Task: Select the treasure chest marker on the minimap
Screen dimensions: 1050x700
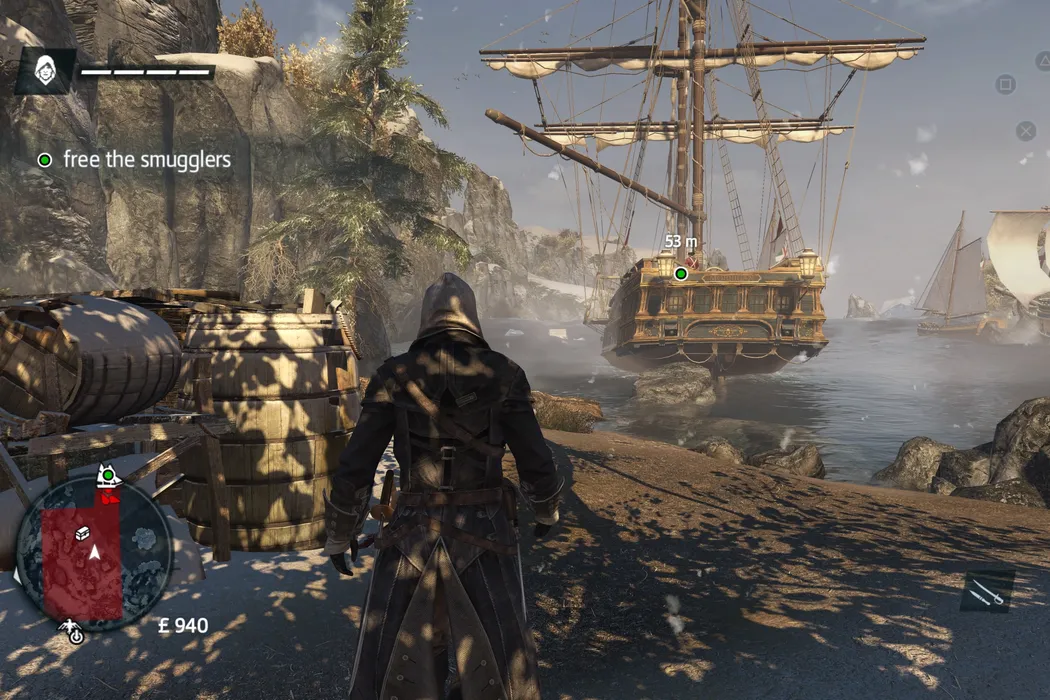Action: point(83,535)
